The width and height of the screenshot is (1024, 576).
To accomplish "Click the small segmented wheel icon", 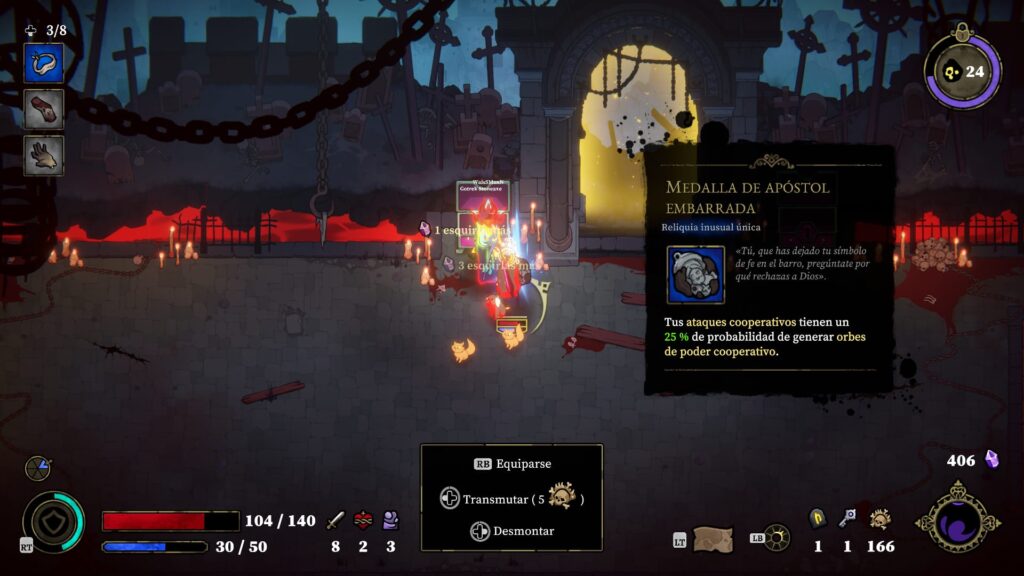I will (x=38, y=467).
